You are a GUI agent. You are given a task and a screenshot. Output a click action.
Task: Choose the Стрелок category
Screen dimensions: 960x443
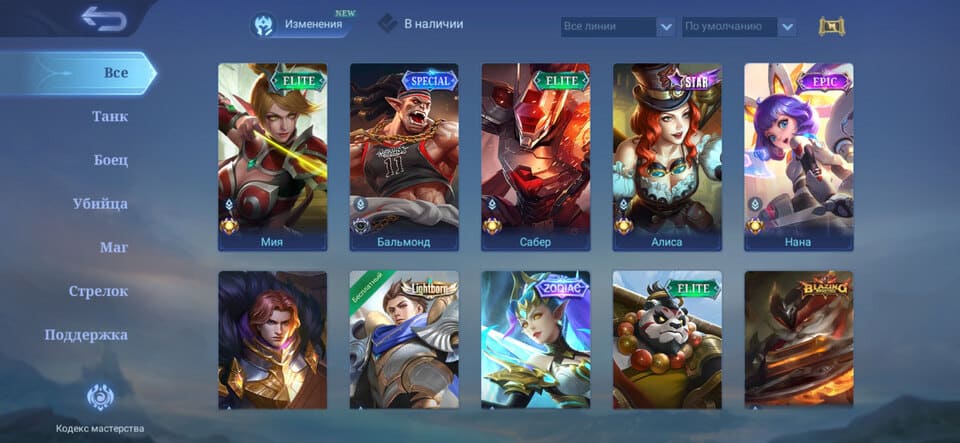coord(98,291)
